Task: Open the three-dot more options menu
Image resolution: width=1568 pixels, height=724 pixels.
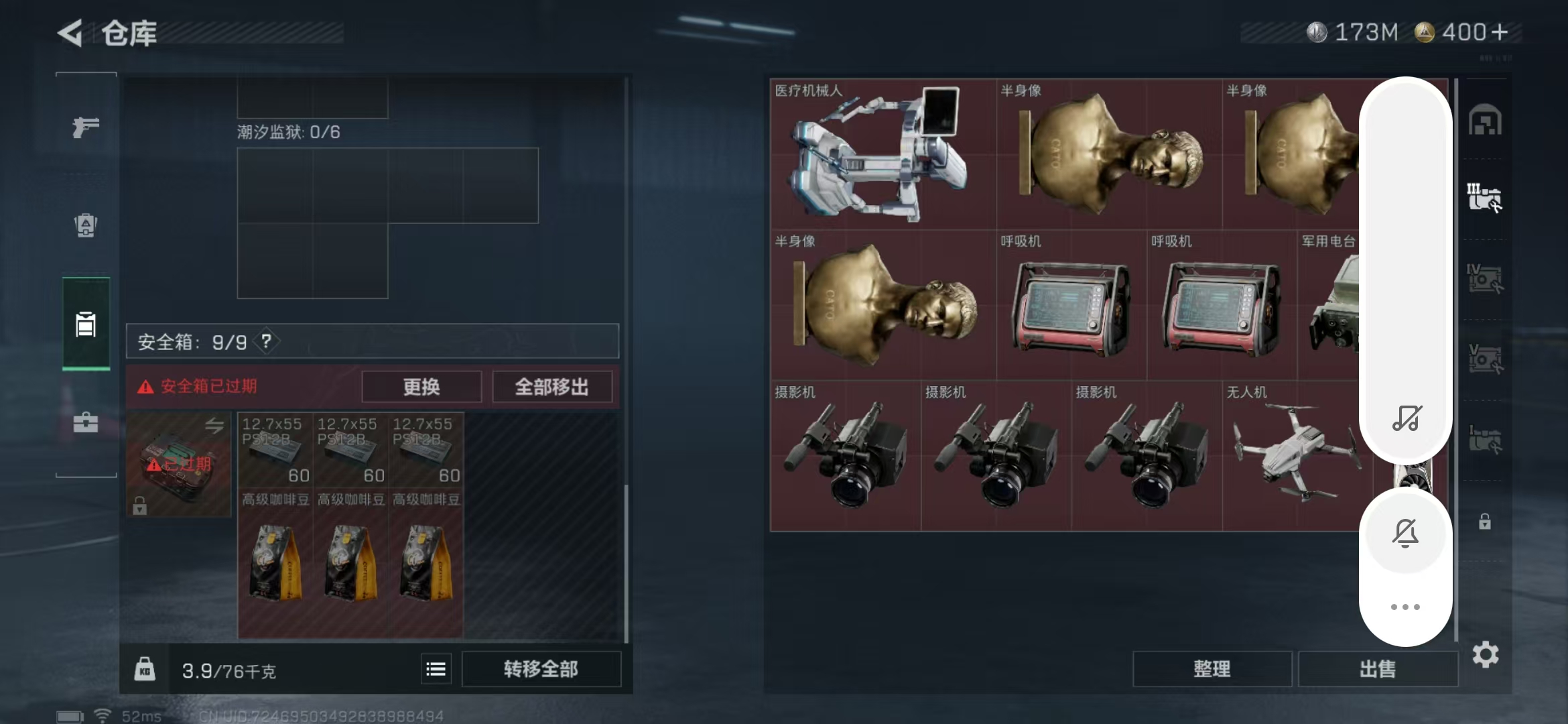Action: coord(1405,607)
